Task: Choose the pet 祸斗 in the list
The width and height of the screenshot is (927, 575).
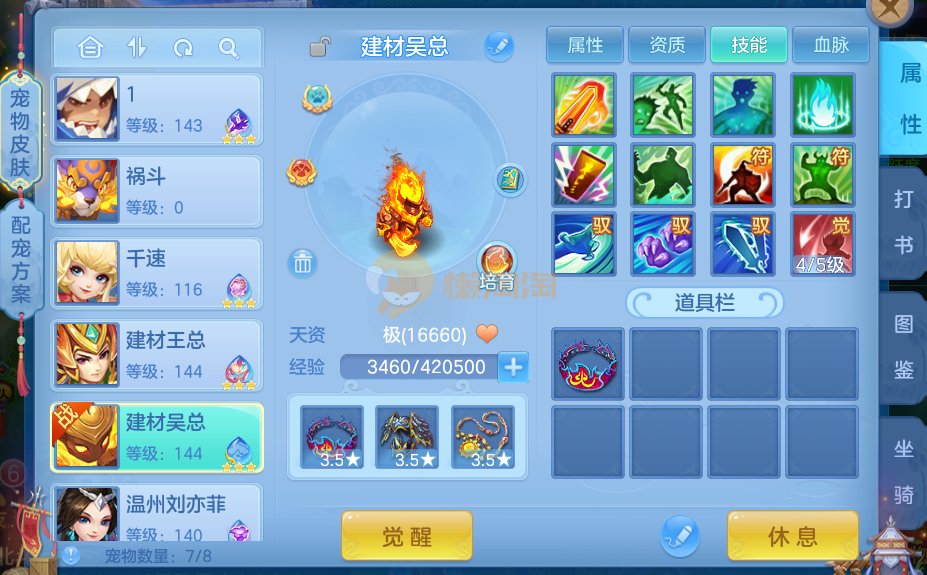Action: (x=157, y=191)
